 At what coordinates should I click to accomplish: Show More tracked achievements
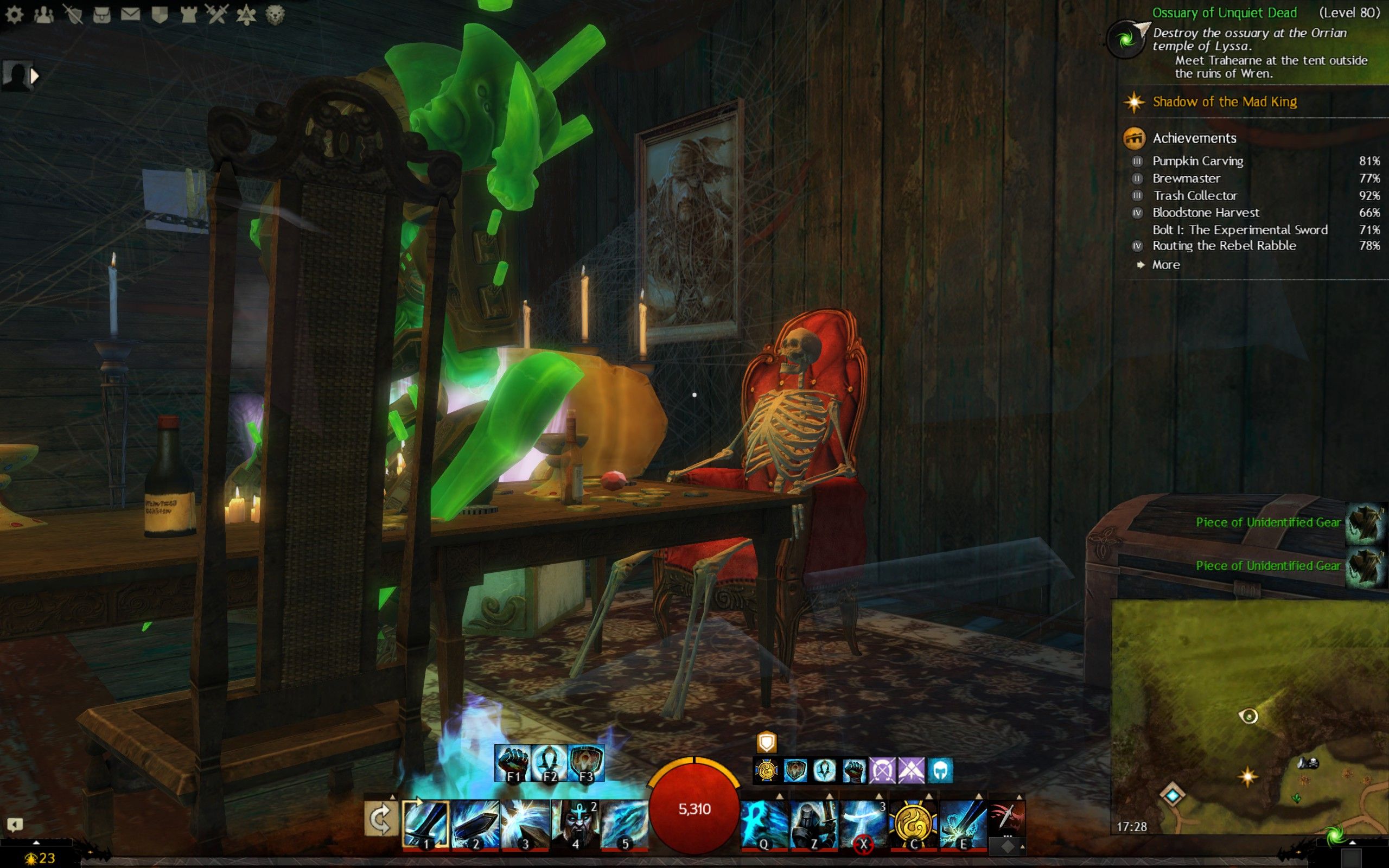(1165, 265)
